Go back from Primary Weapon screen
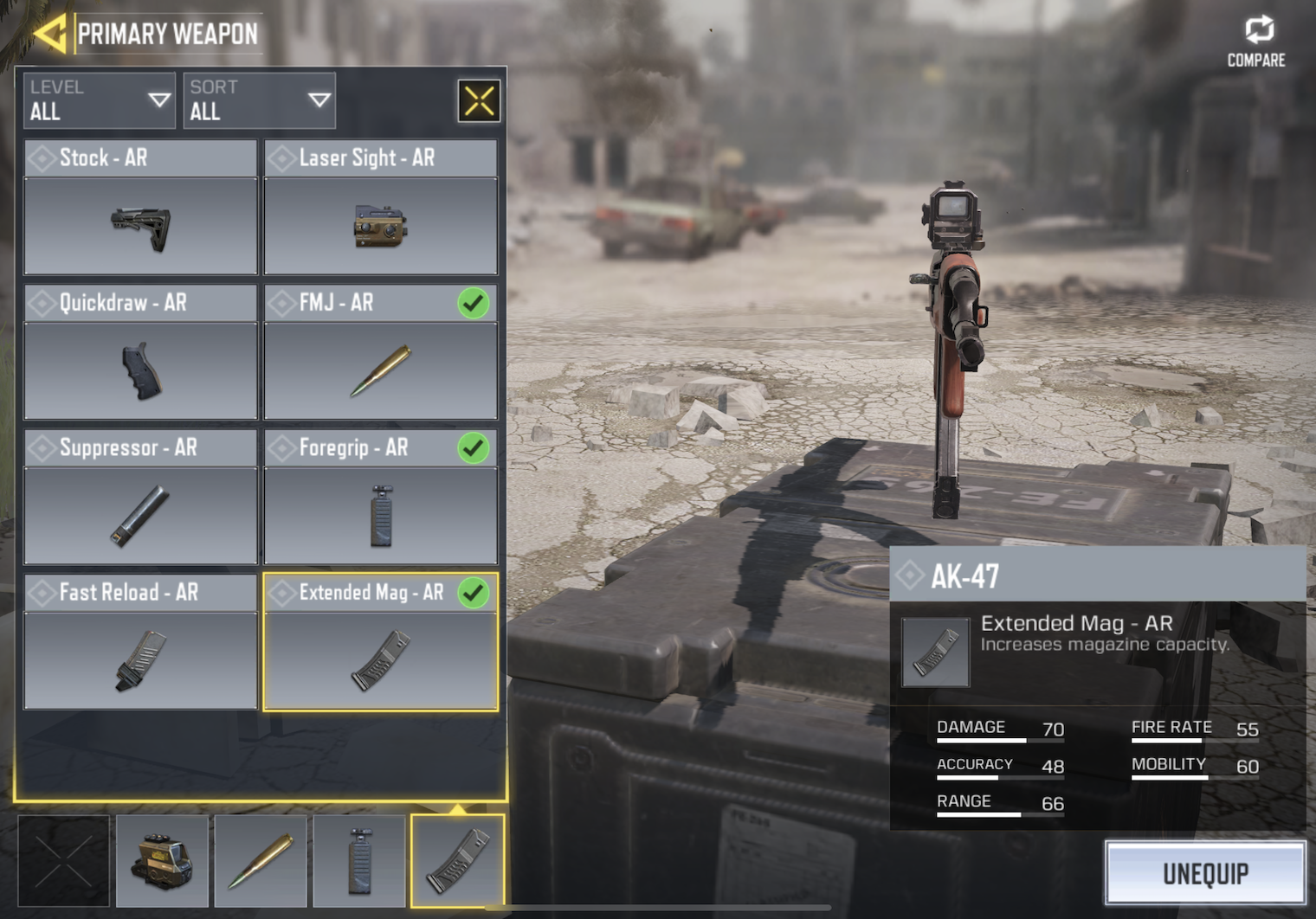This screenshot has height=919, width=1316. [50, 35]
